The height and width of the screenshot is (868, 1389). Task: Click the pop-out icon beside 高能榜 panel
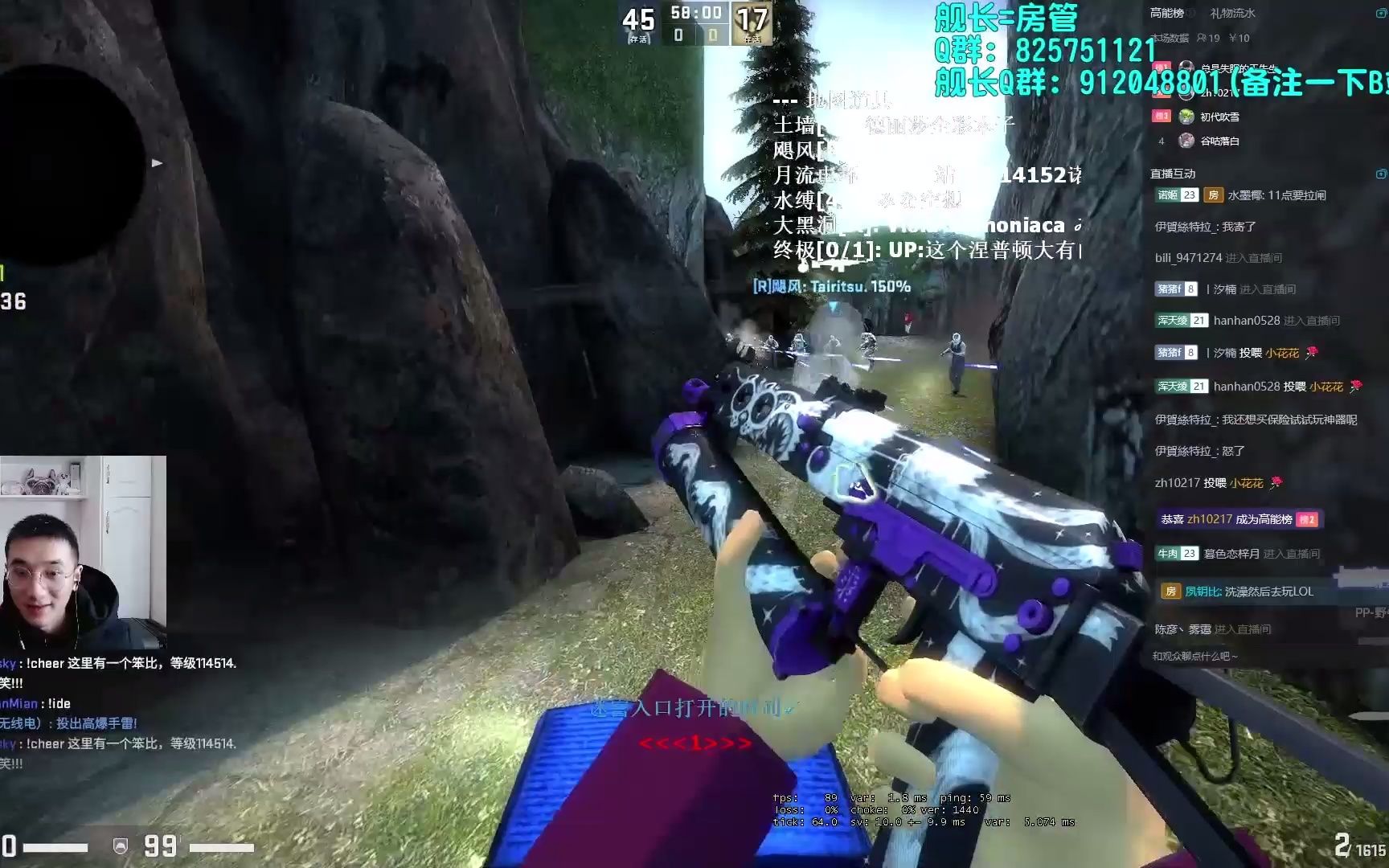click(x=1381, y=13)
